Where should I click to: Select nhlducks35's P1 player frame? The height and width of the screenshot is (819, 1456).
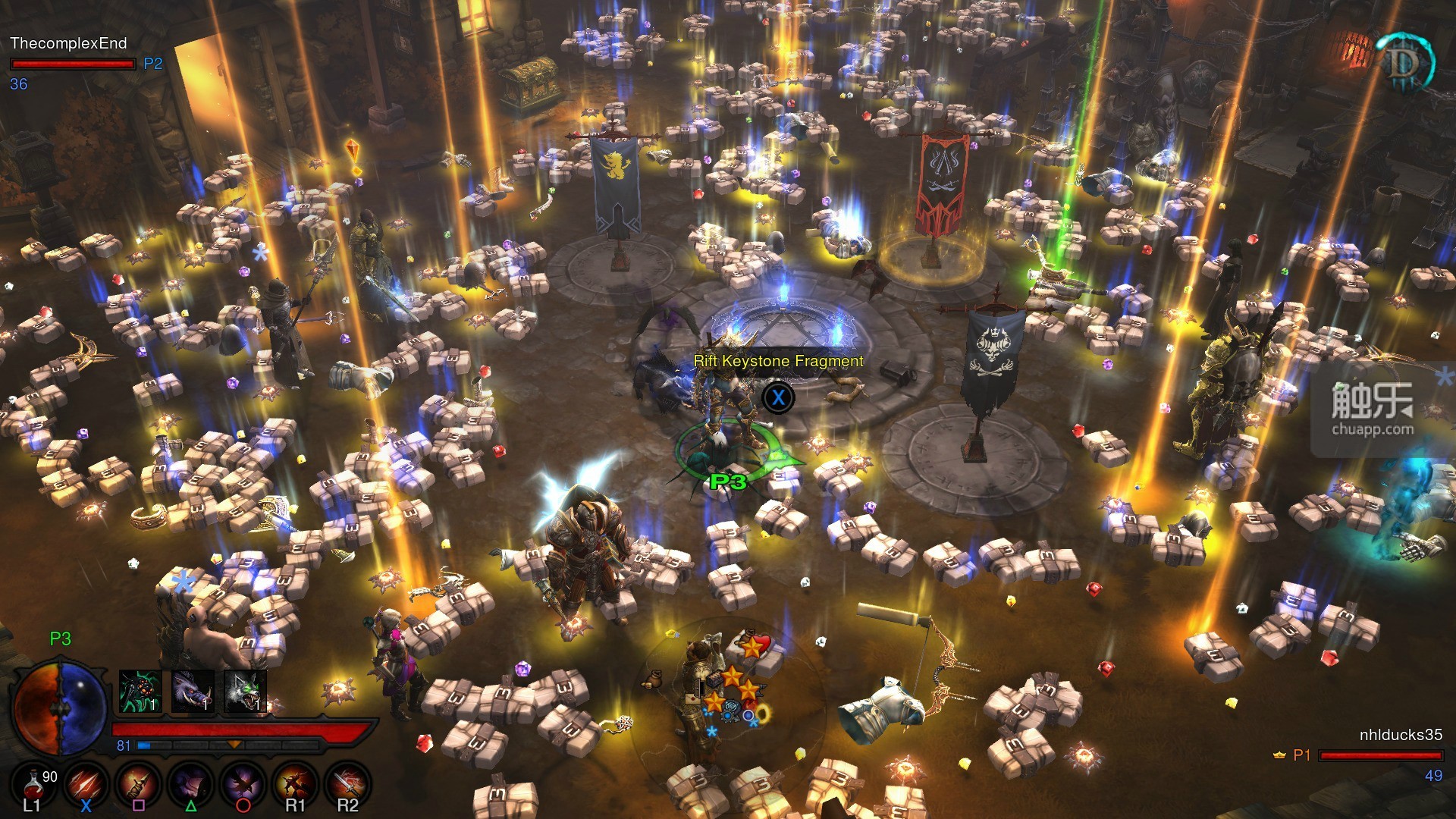tap(1380, 754)
